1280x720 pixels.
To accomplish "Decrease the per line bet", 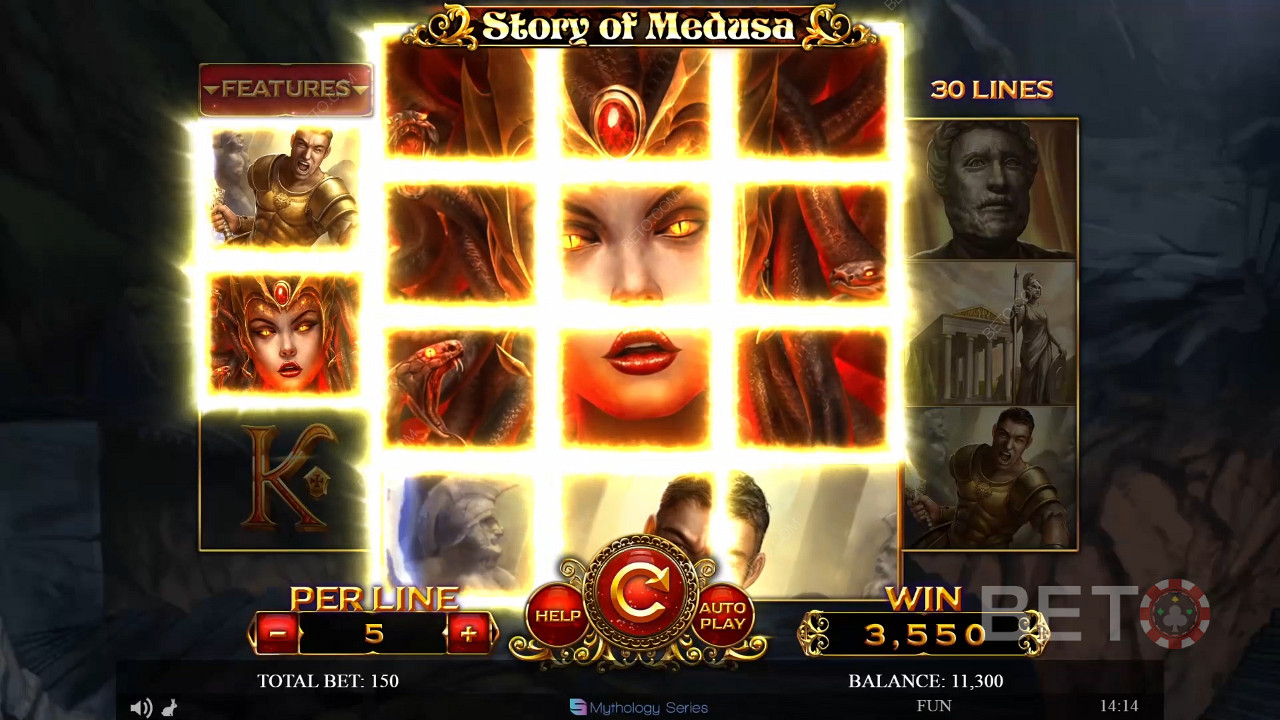I will click(x=277, y=633).
